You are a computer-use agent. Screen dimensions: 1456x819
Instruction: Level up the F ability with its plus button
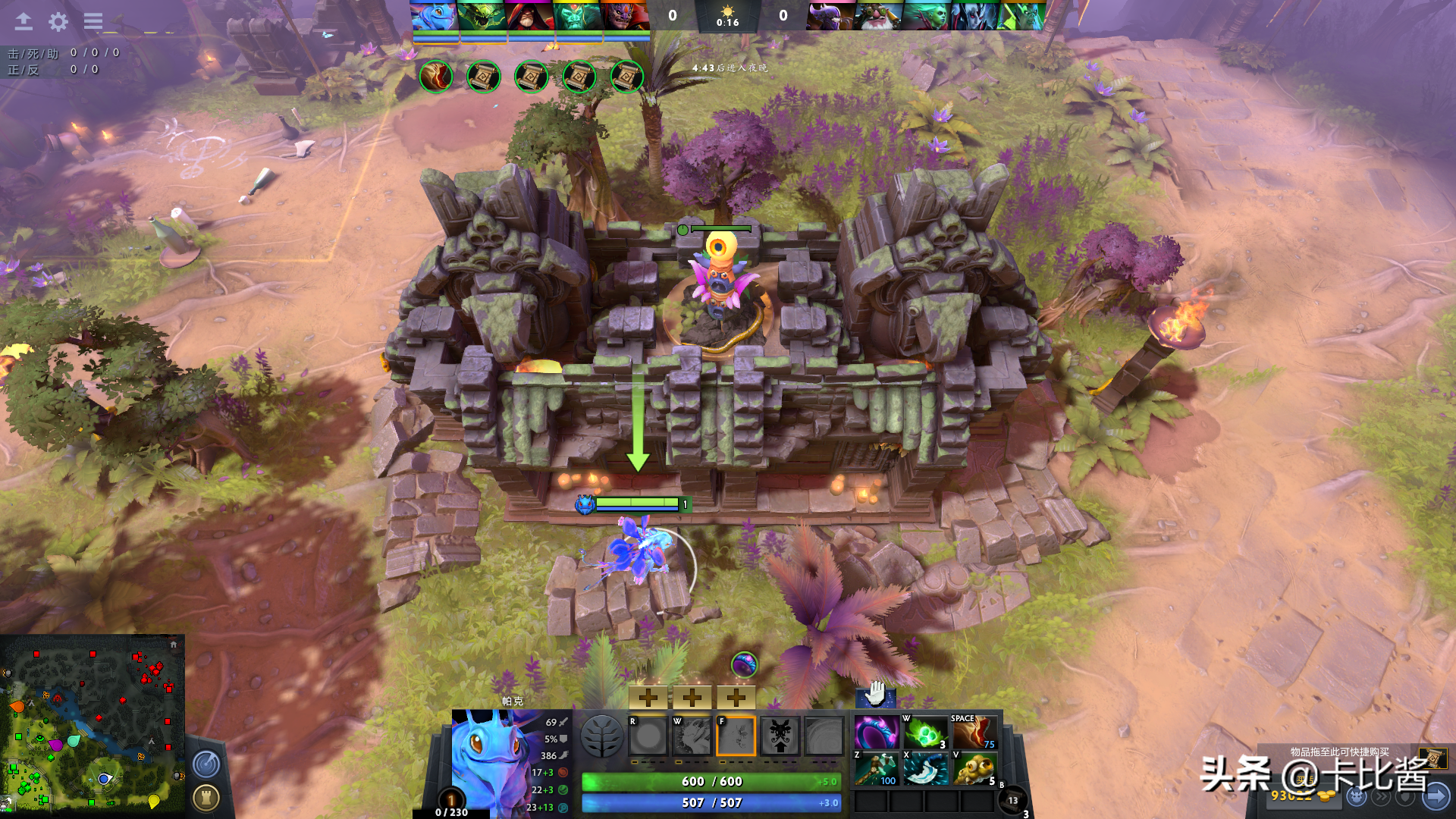[x=736, y=697]
